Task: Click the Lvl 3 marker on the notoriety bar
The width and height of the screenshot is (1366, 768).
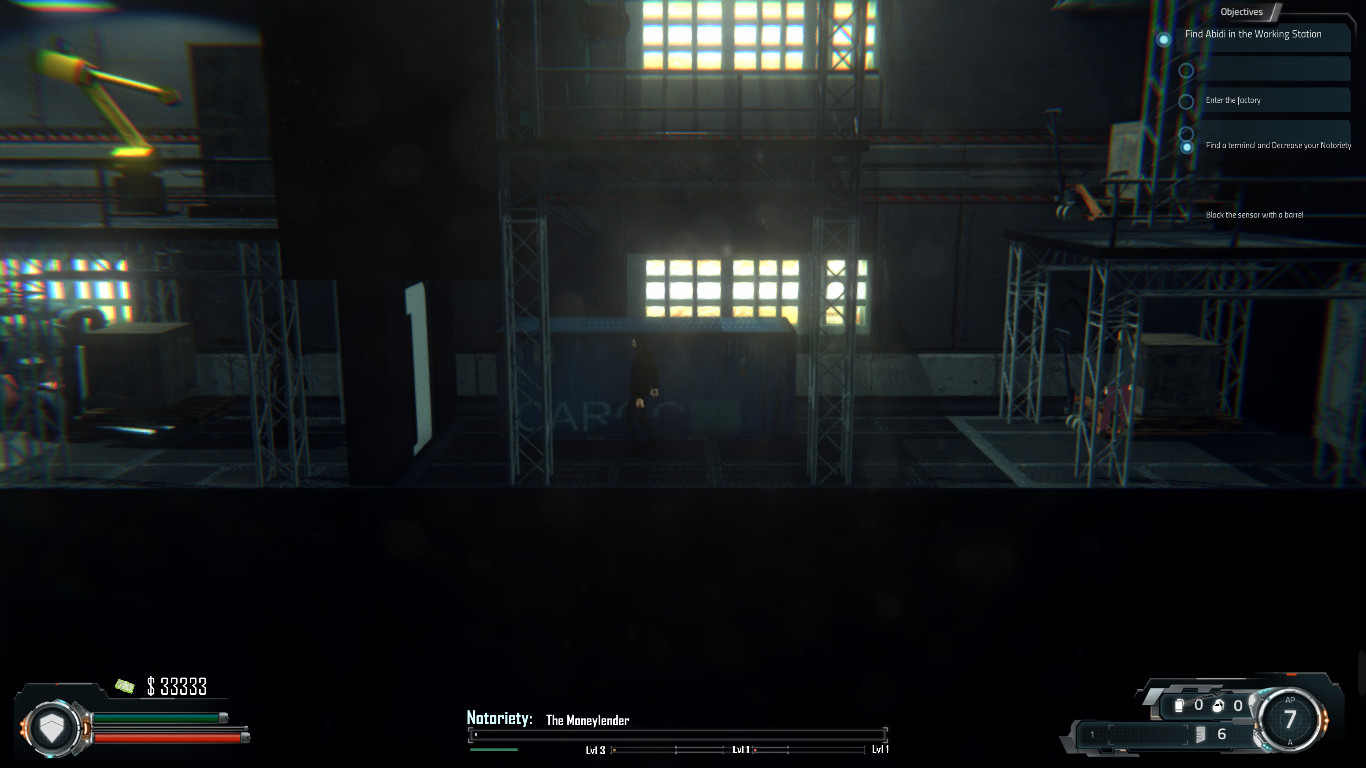Action: coord(597,748)
